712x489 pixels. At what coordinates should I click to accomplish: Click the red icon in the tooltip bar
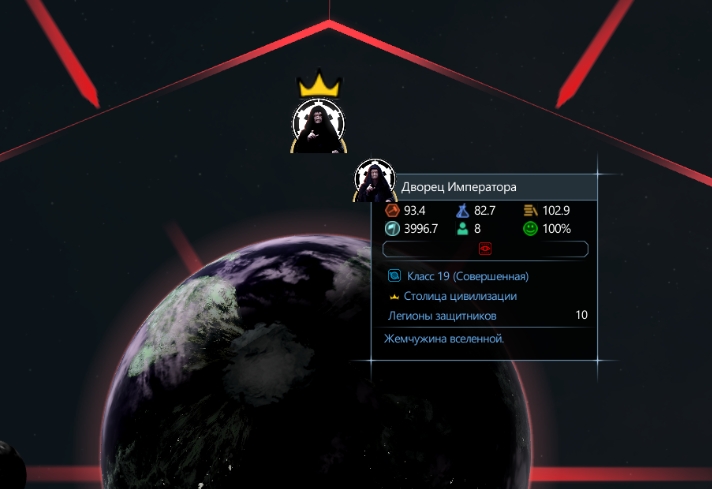coord(486,249)
